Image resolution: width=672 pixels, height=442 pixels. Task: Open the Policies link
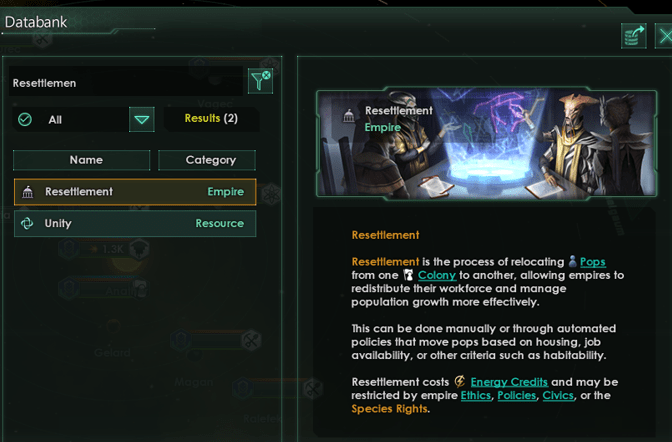tap(516, 396)
